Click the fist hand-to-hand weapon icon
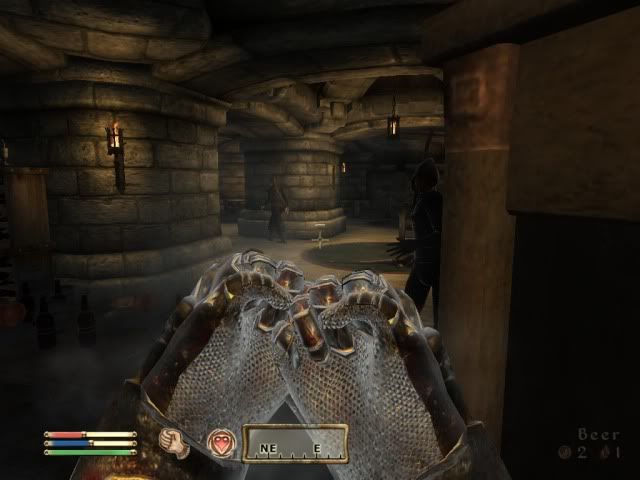 (177, 443)
